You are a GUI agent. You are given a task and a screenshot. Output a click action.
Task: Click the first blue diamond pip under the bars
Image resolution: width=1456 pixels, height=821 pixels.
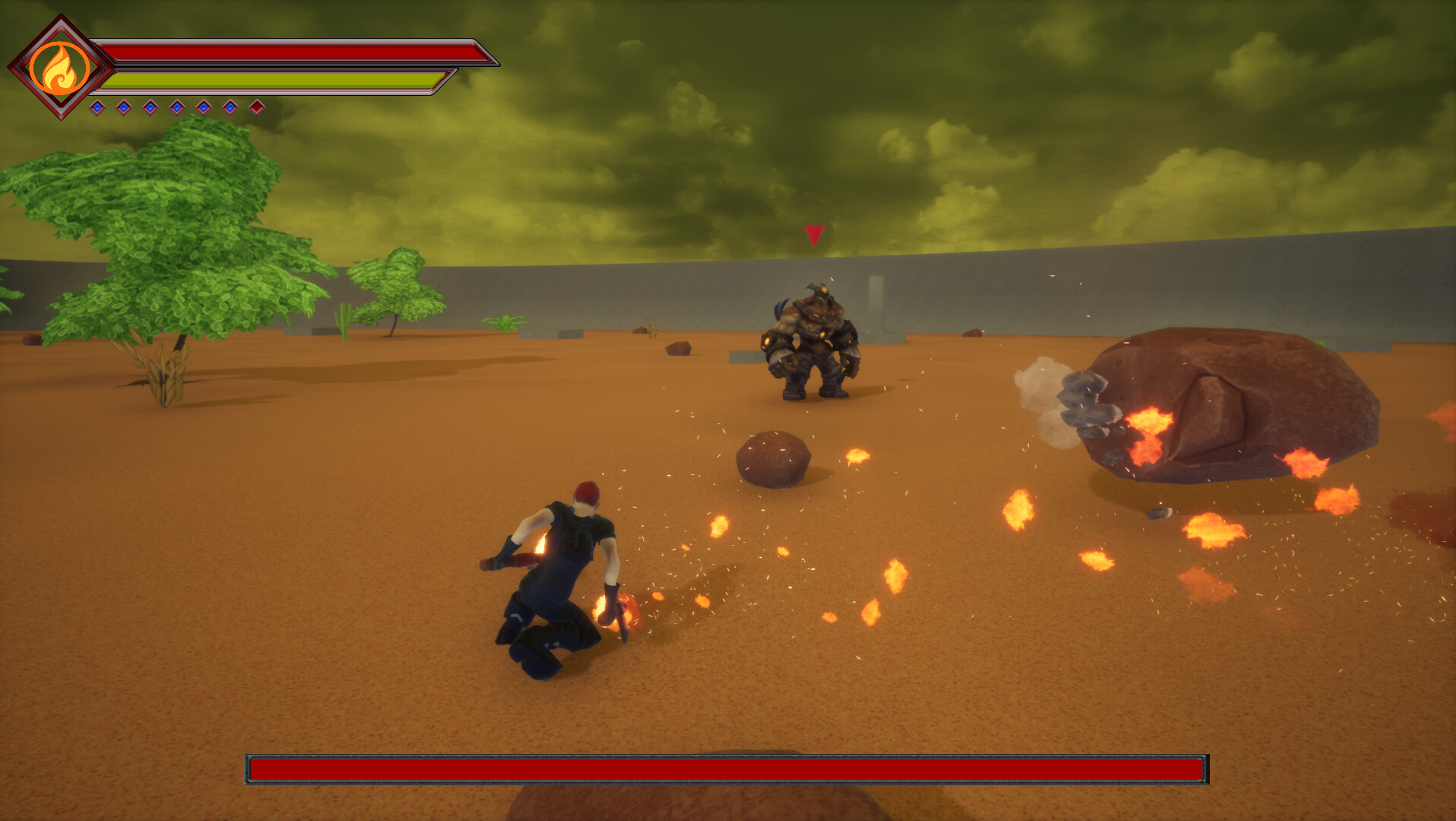(97, 107)
